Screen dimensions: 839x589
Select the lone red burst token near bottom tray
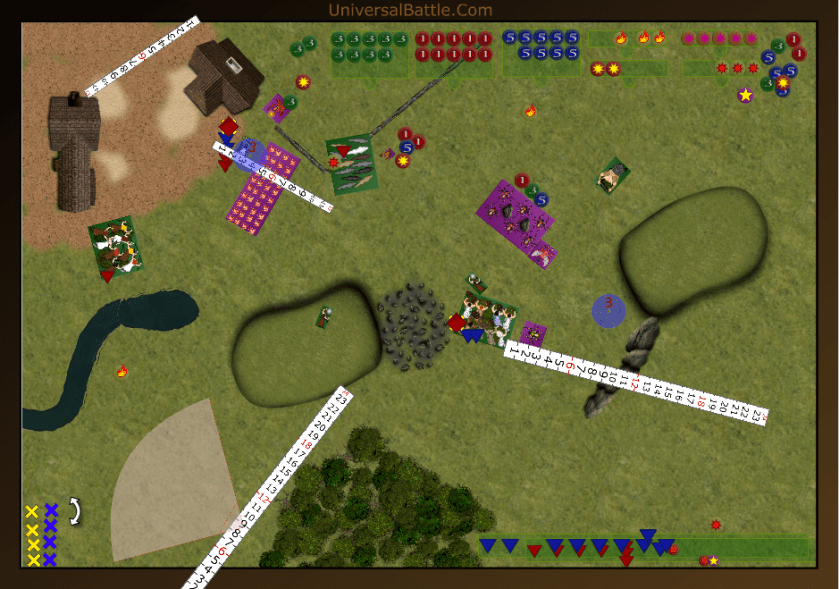[716, 525]
